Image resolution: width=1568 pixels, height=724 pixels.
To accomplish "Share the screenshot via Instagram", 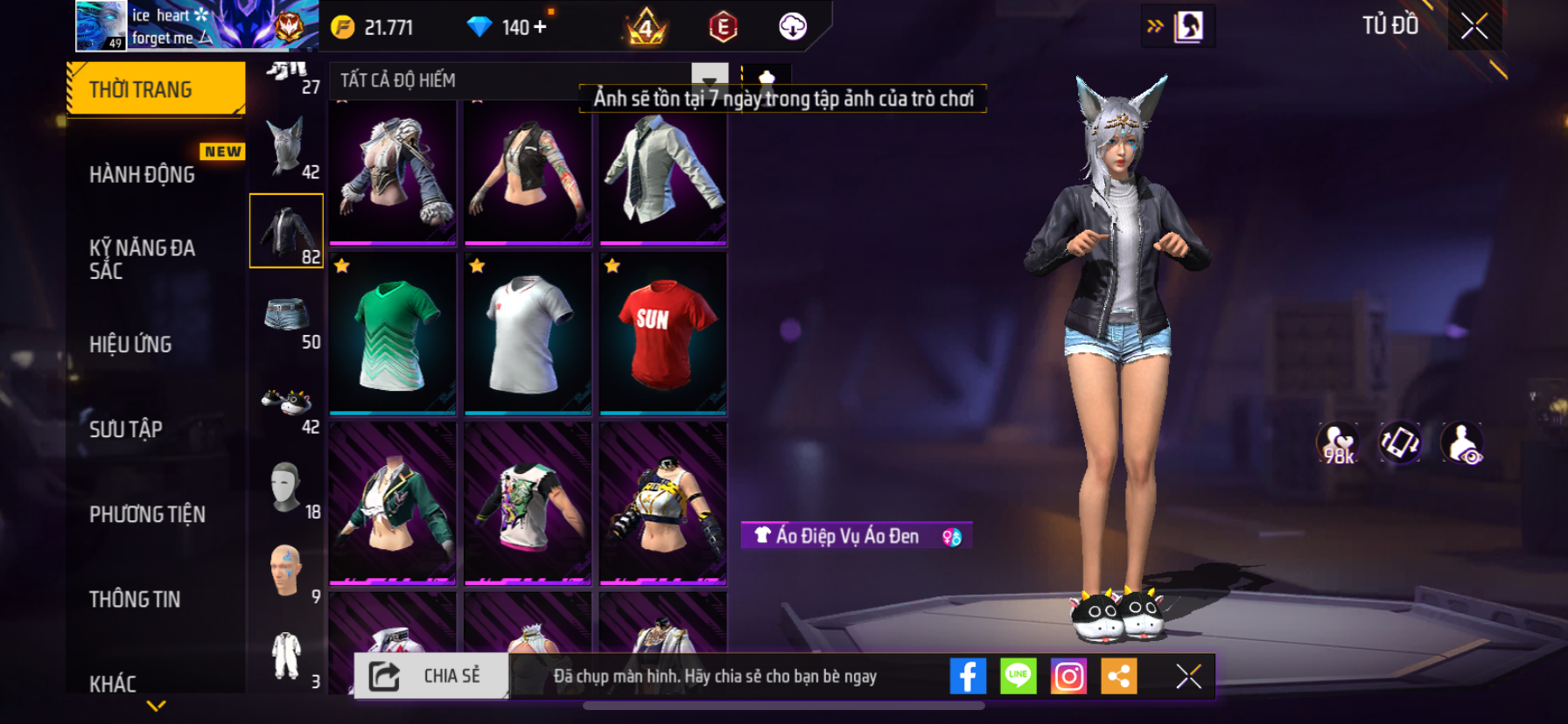I will pyautogui.click(x=1068, y=676).
